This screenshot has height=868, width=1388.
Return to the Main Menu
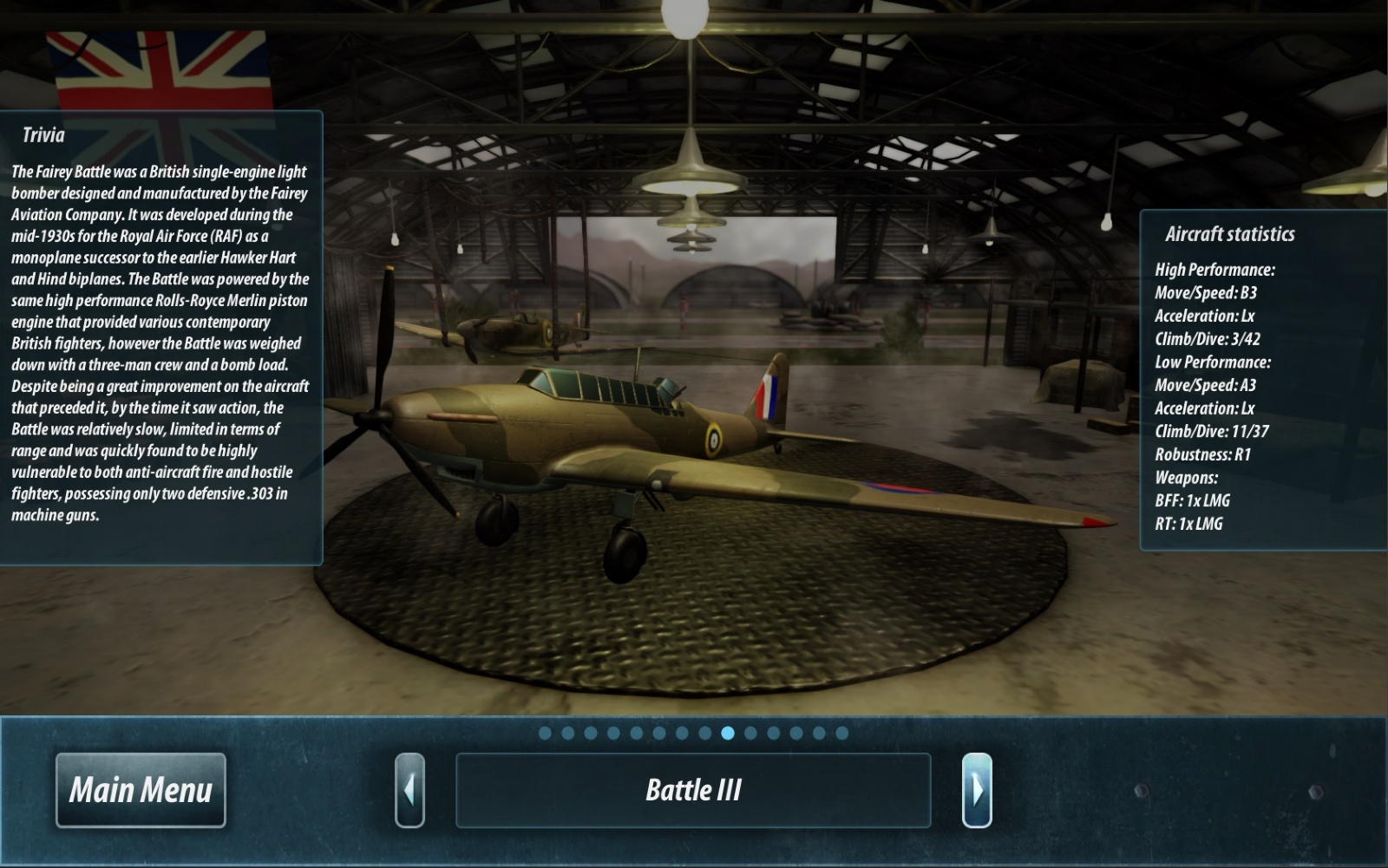(141, 790)
